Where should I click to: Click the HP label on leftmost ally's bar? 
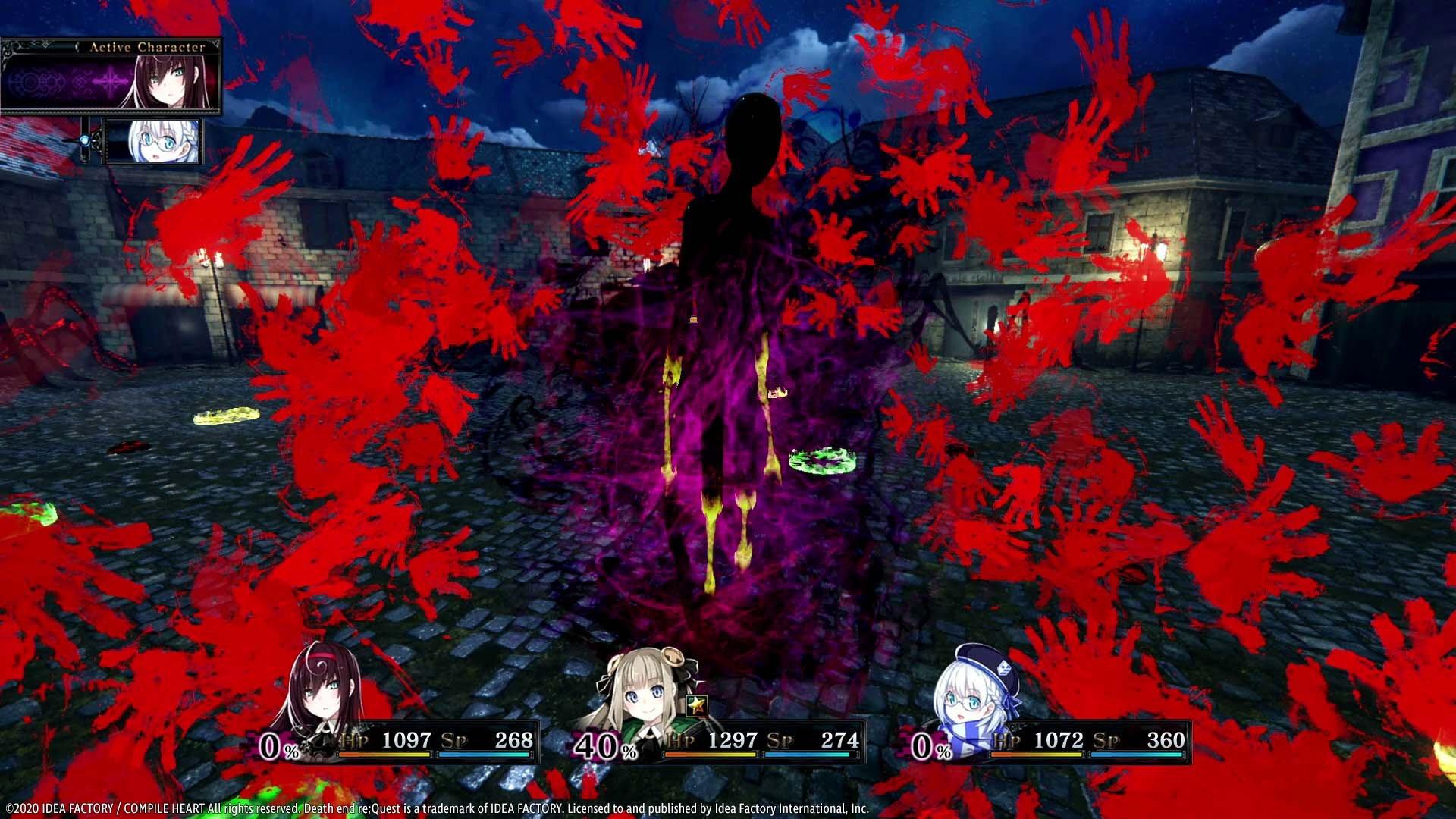pyautogui.click(x=353, y=740)
